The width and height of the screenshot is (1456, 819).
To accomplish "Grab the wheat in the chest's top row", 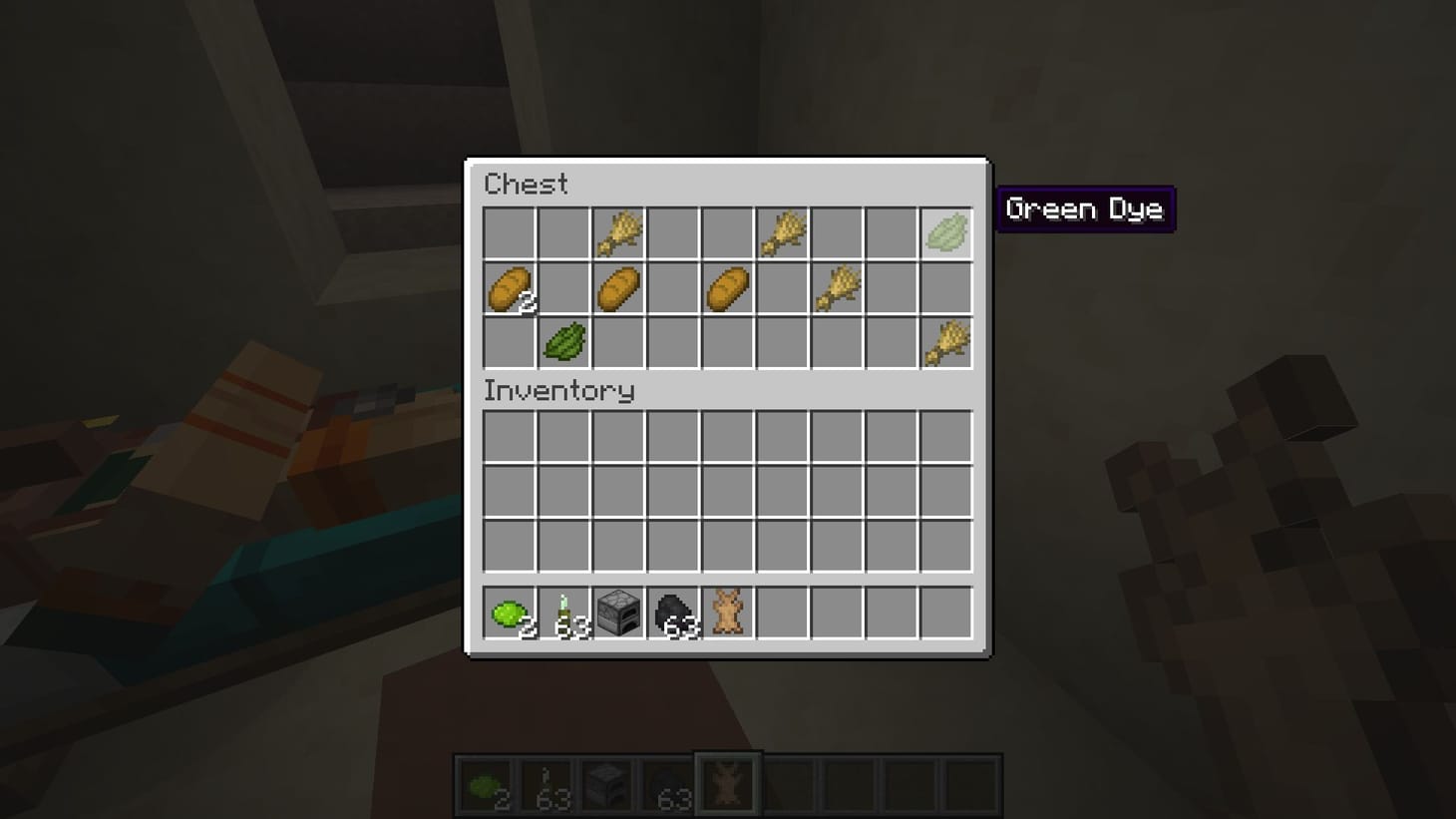I will (617, 233).
